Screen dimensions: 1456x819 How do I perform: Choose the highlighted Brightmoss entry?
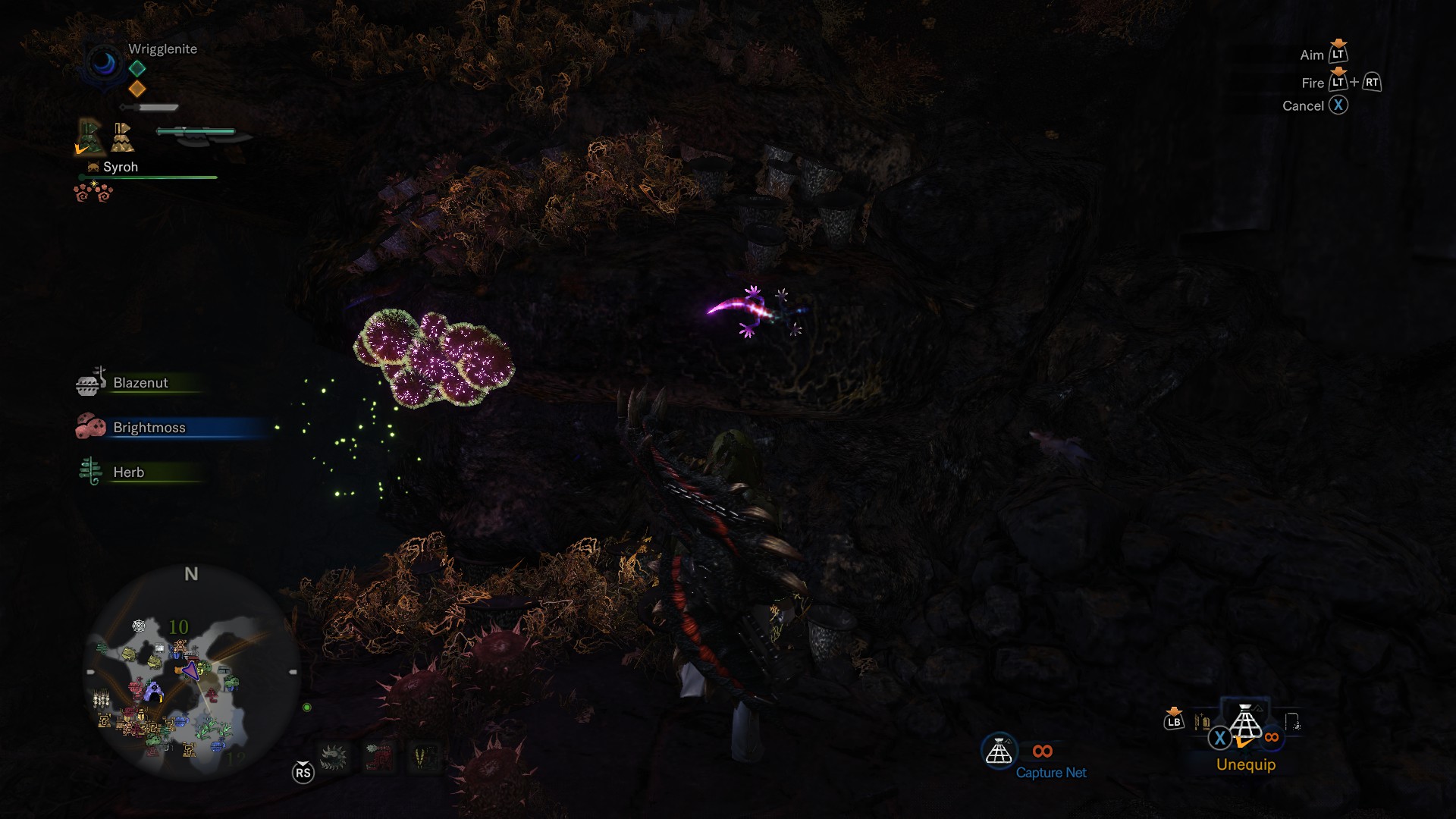tap(149, 428)
